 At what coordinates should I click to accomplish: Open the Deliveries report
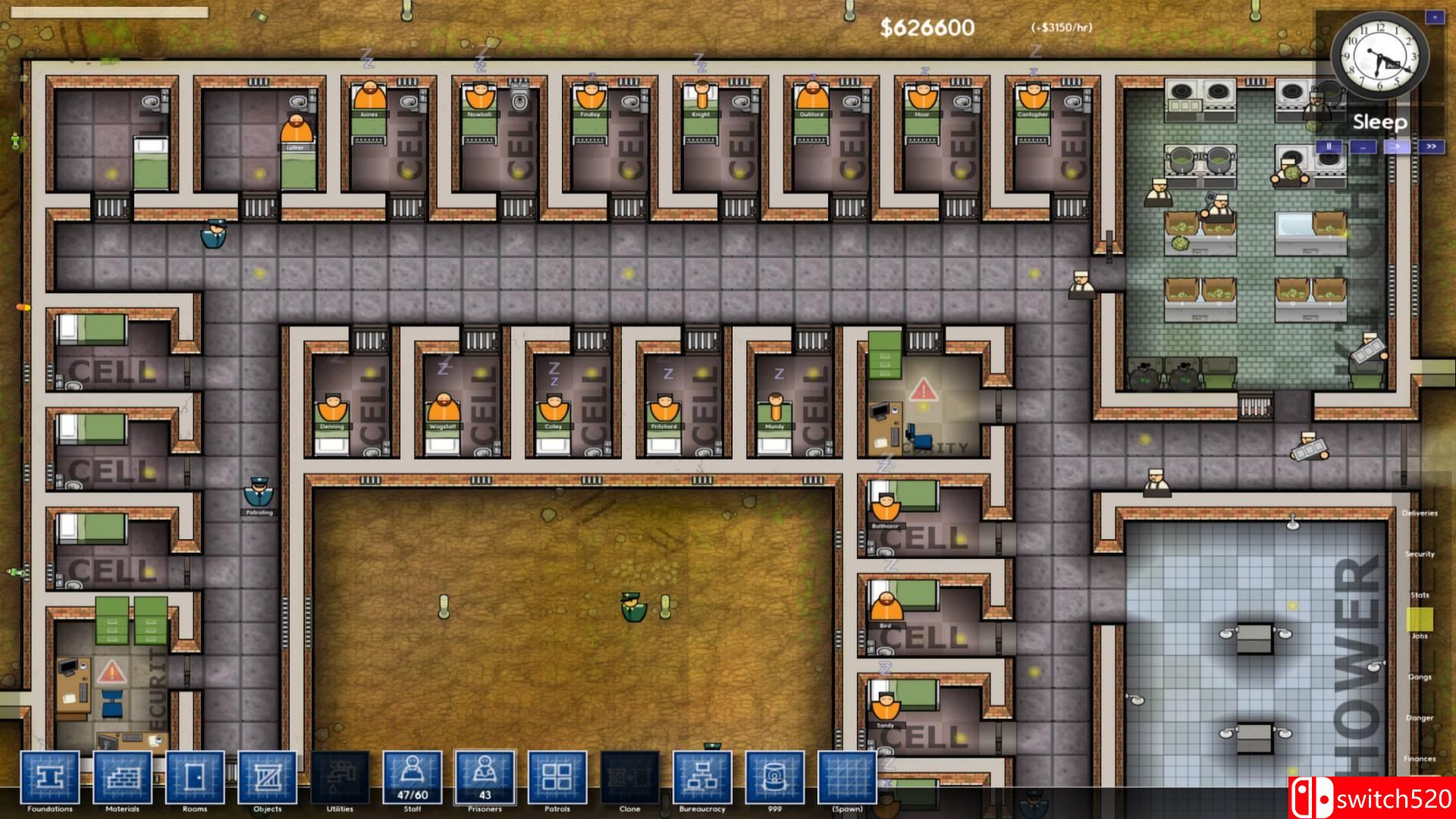pyautogui.click(x=1420, y=513)
